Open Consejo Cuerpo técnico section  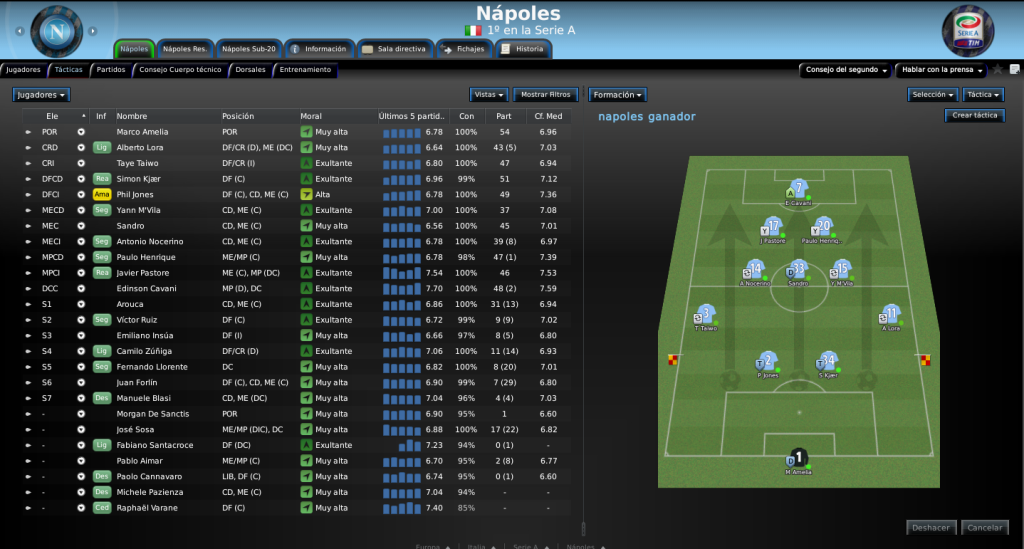tap(180, 70)
